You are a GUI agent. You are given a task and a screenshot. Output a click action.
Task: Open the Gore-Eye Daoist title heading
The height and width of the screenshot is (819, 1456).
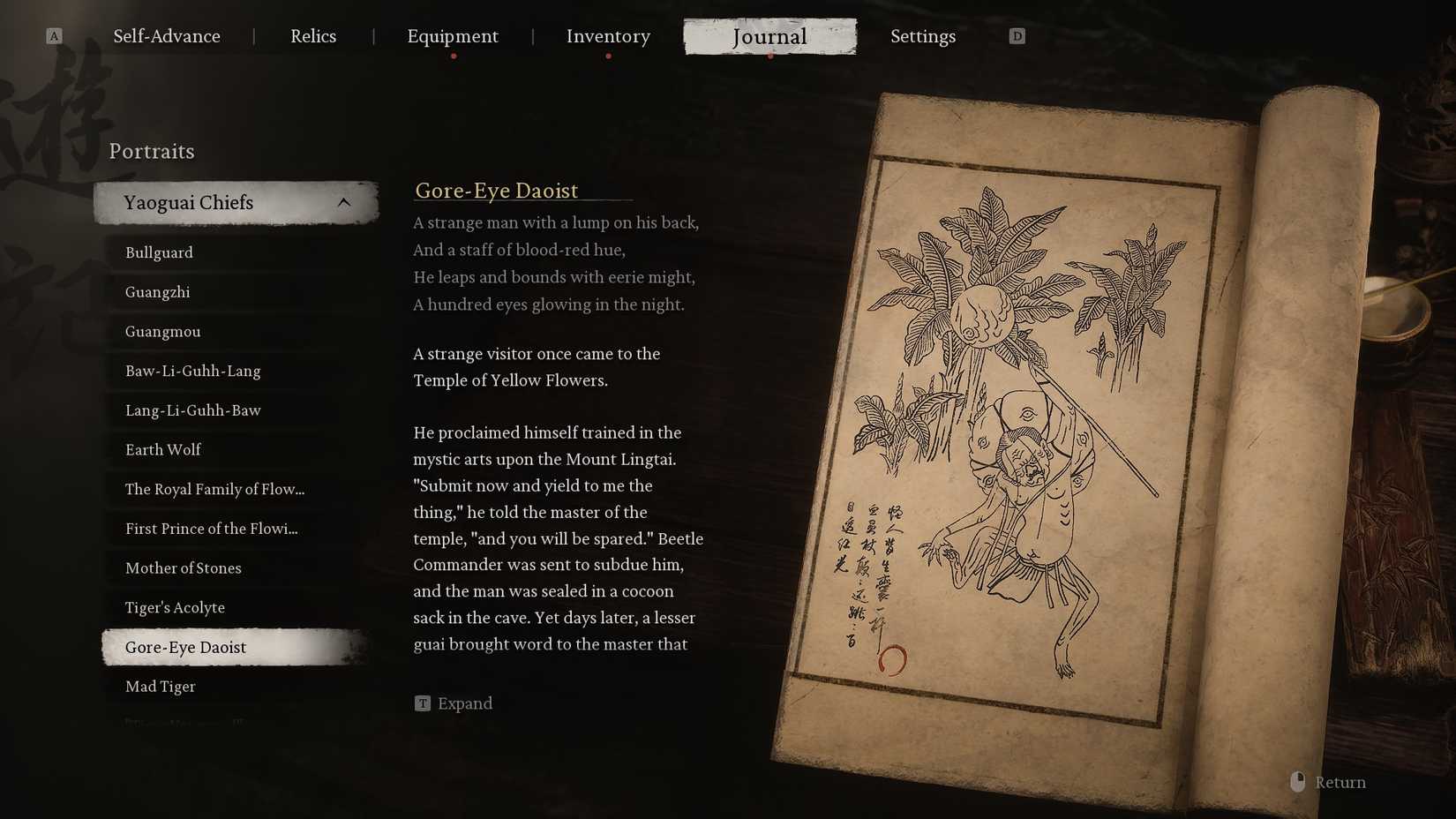(496, 191)
